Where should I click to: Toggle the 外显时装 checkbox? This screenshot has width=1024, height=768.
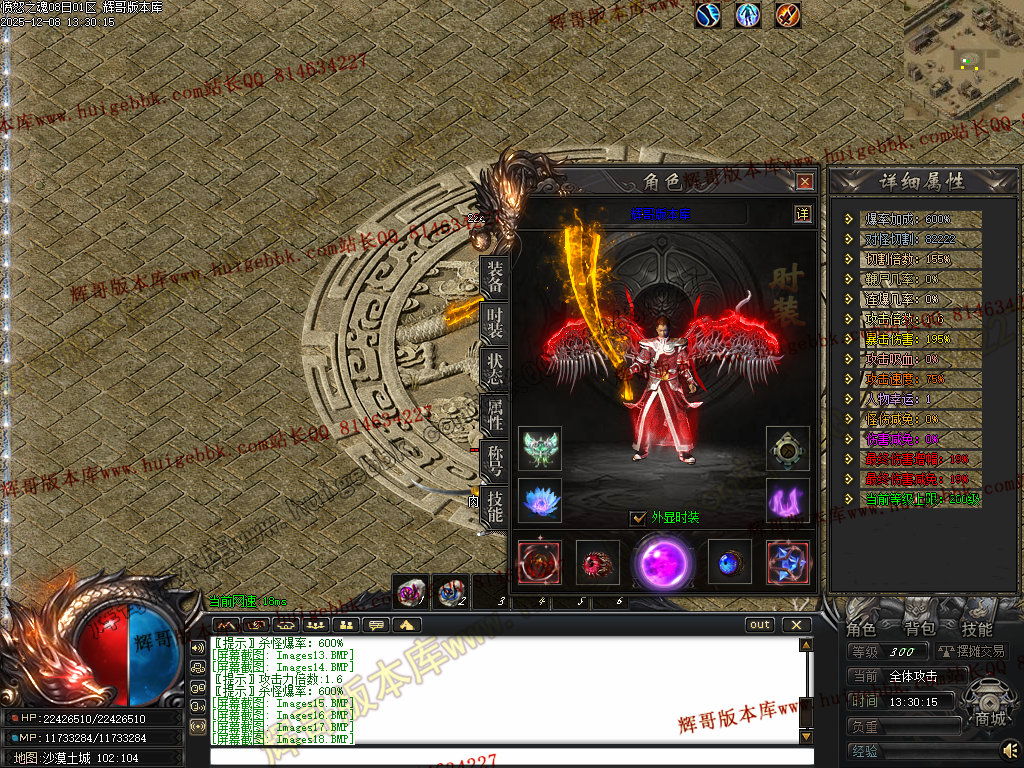tap(638, 518)
